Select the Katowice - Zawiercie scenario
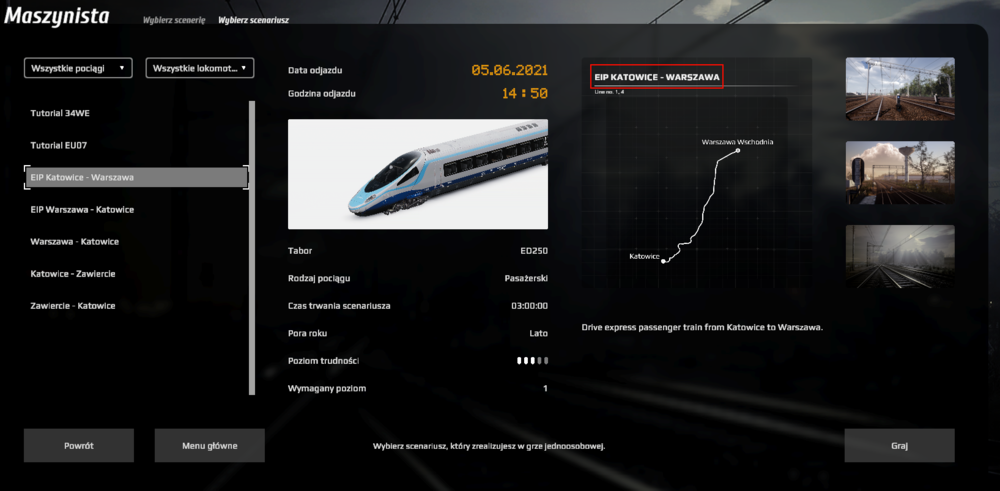The width and height of the screenshot is (1000, 491). [73, 273]
